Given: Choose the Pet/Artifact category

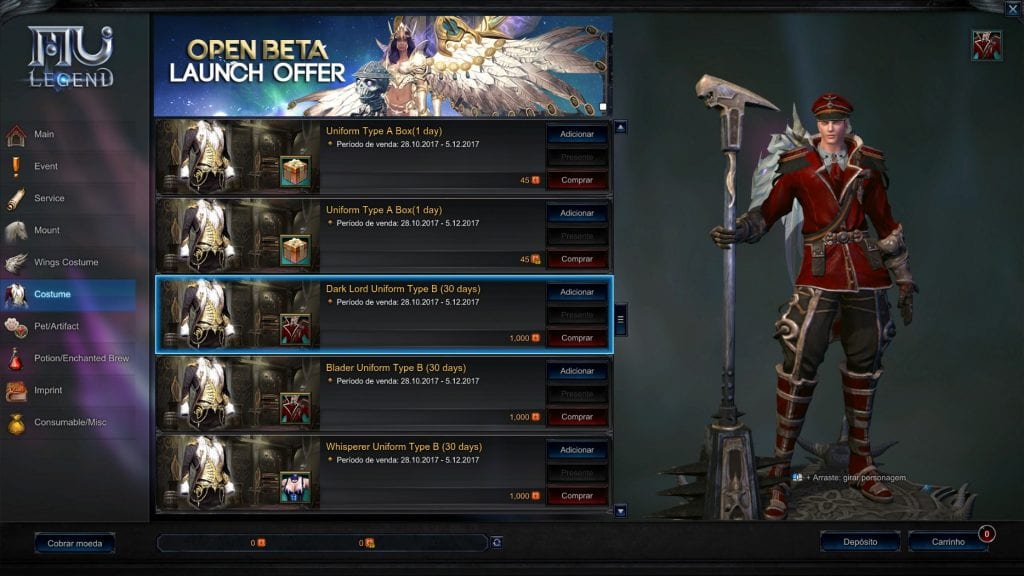Looking at the screenshot, I should pyautogui.click(x=56, y=327).
